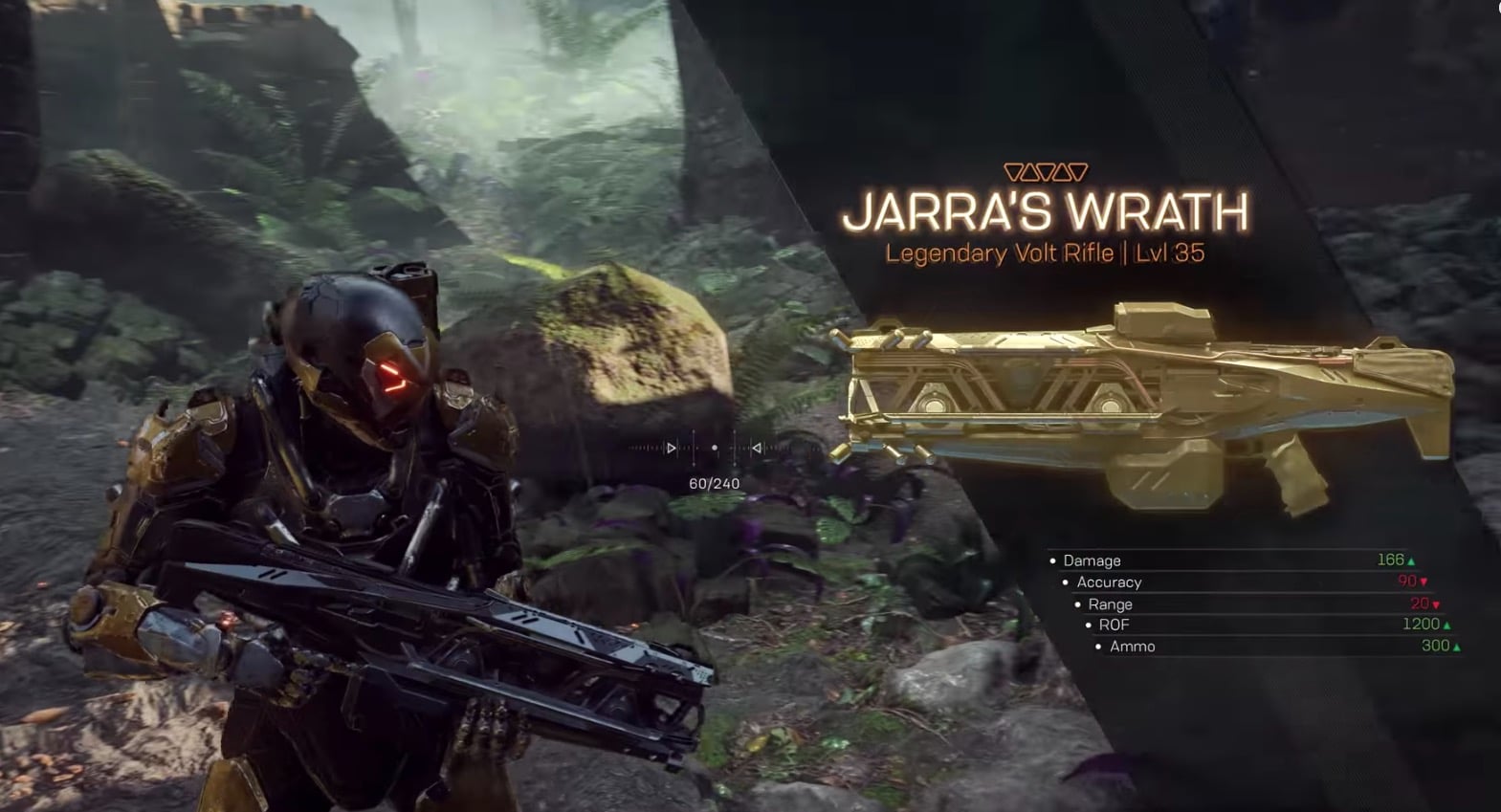This screenshot has height=812, width=1501.
Task: Click the bullet marker before Ammo
Action: point(1097,647)
